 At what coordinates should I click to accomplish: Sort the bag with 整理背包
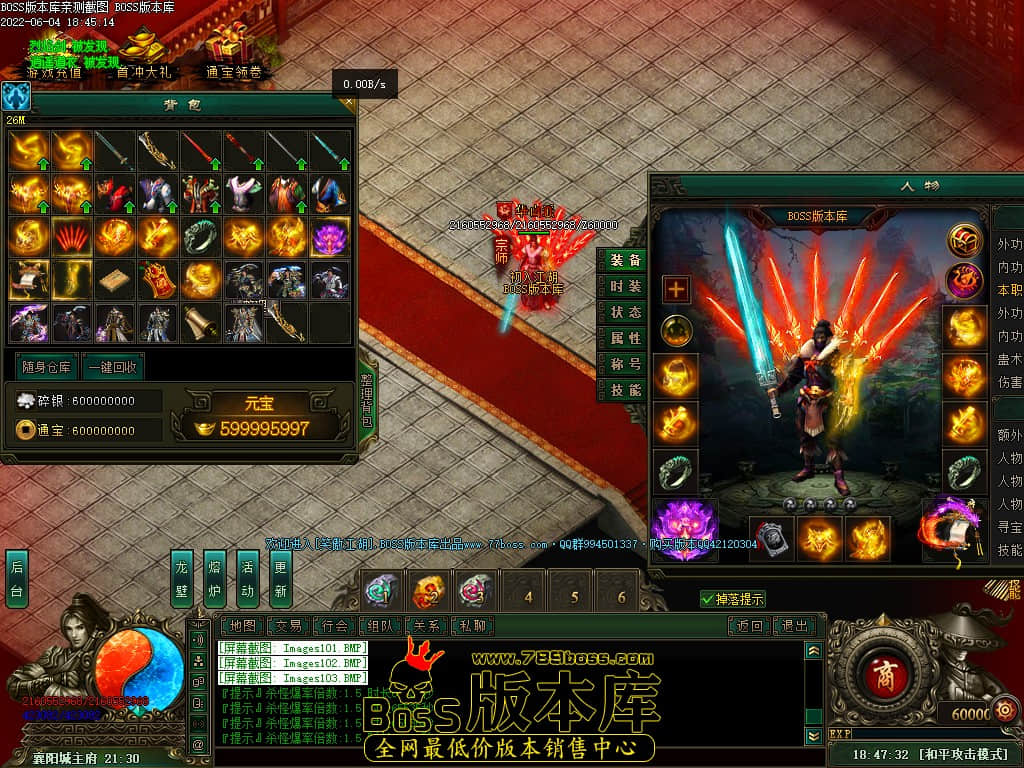pos(366,401)
